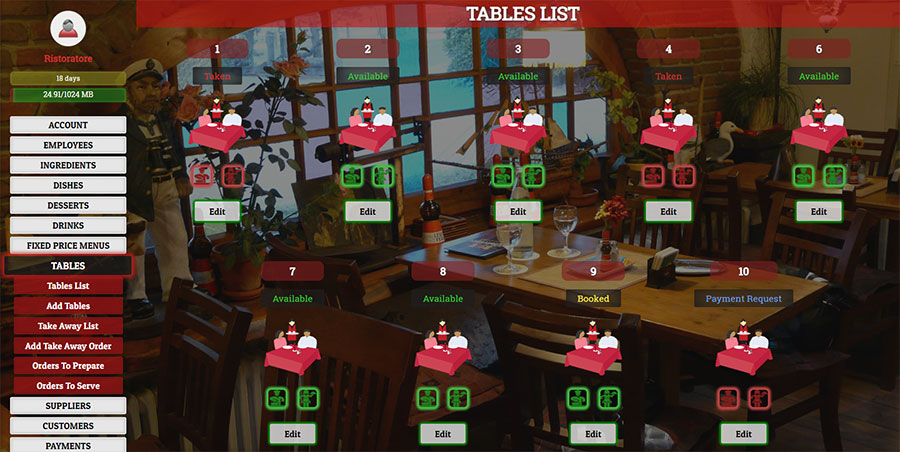Open the Suppliers menu
This screenshot has height=452, width=900.
[x=68, y=406]
